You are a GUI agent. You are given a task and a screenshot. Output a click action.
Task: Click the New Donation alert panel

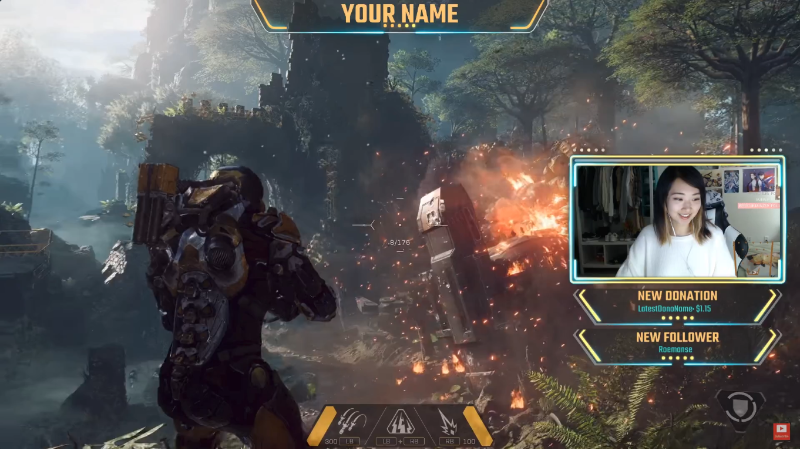pos(677,303)
